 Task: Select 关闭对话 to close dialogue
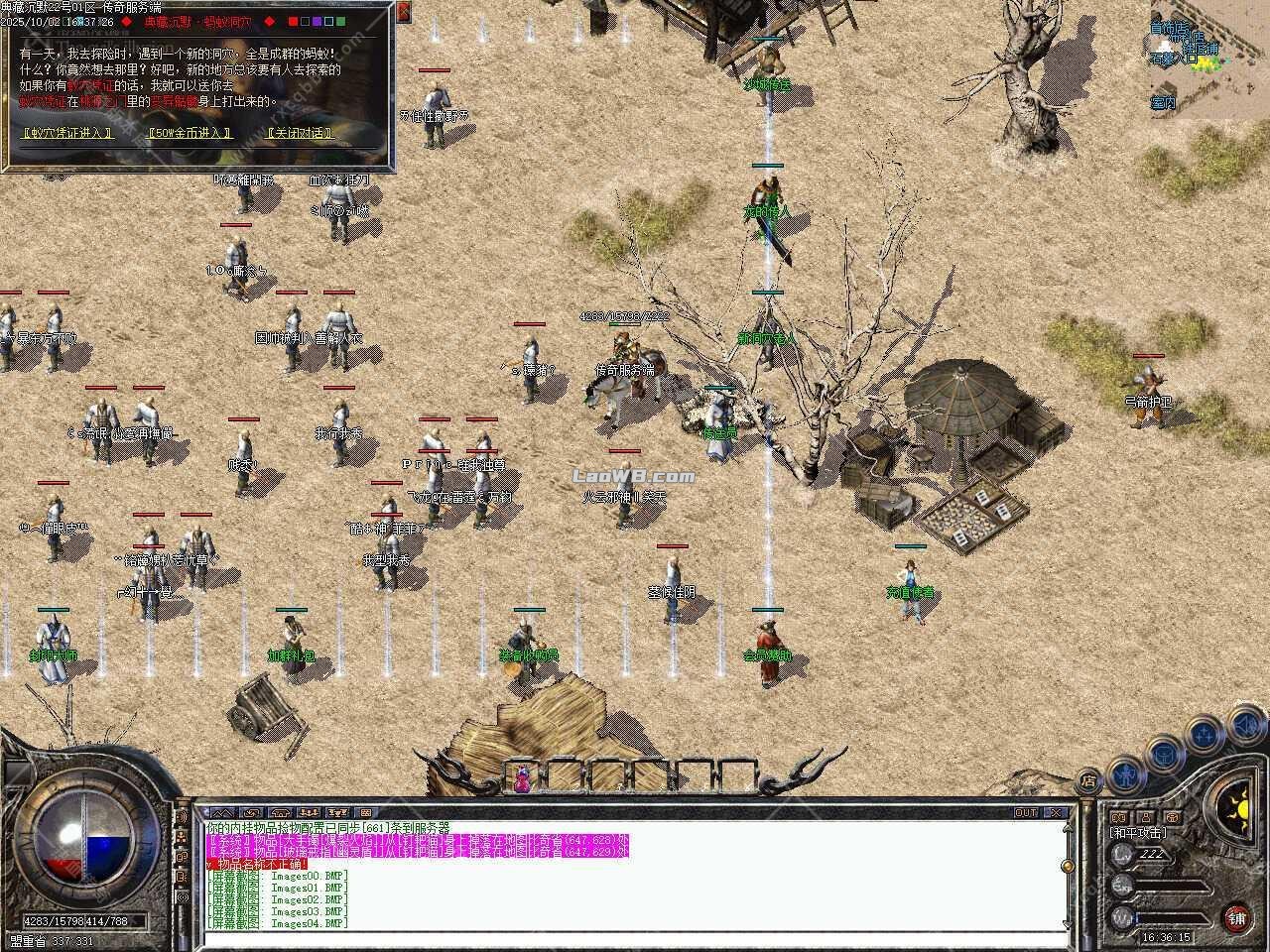click(x=300, y=133)
